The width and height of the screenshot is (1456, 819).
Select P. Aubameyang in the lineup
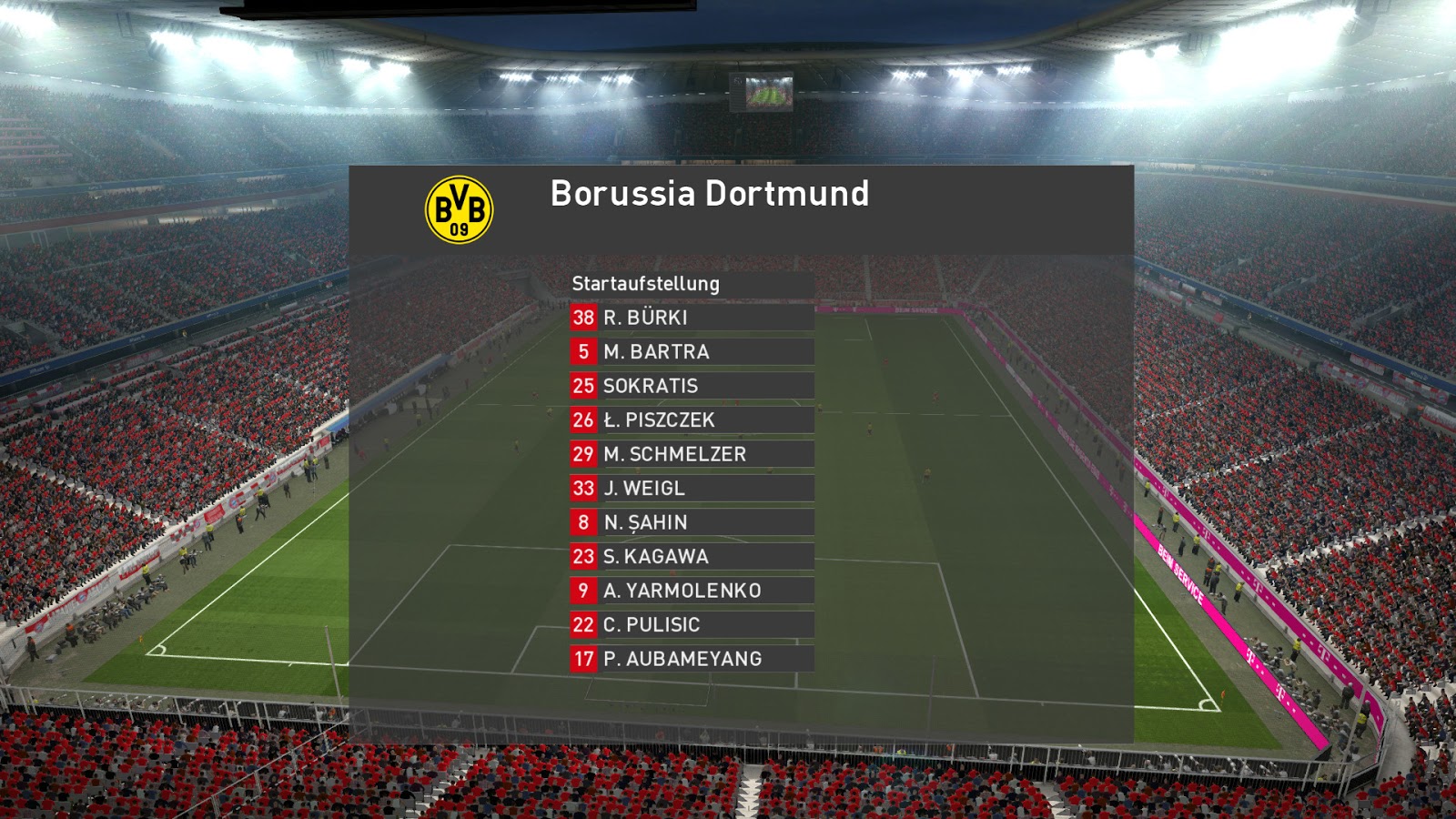[692, 659]
